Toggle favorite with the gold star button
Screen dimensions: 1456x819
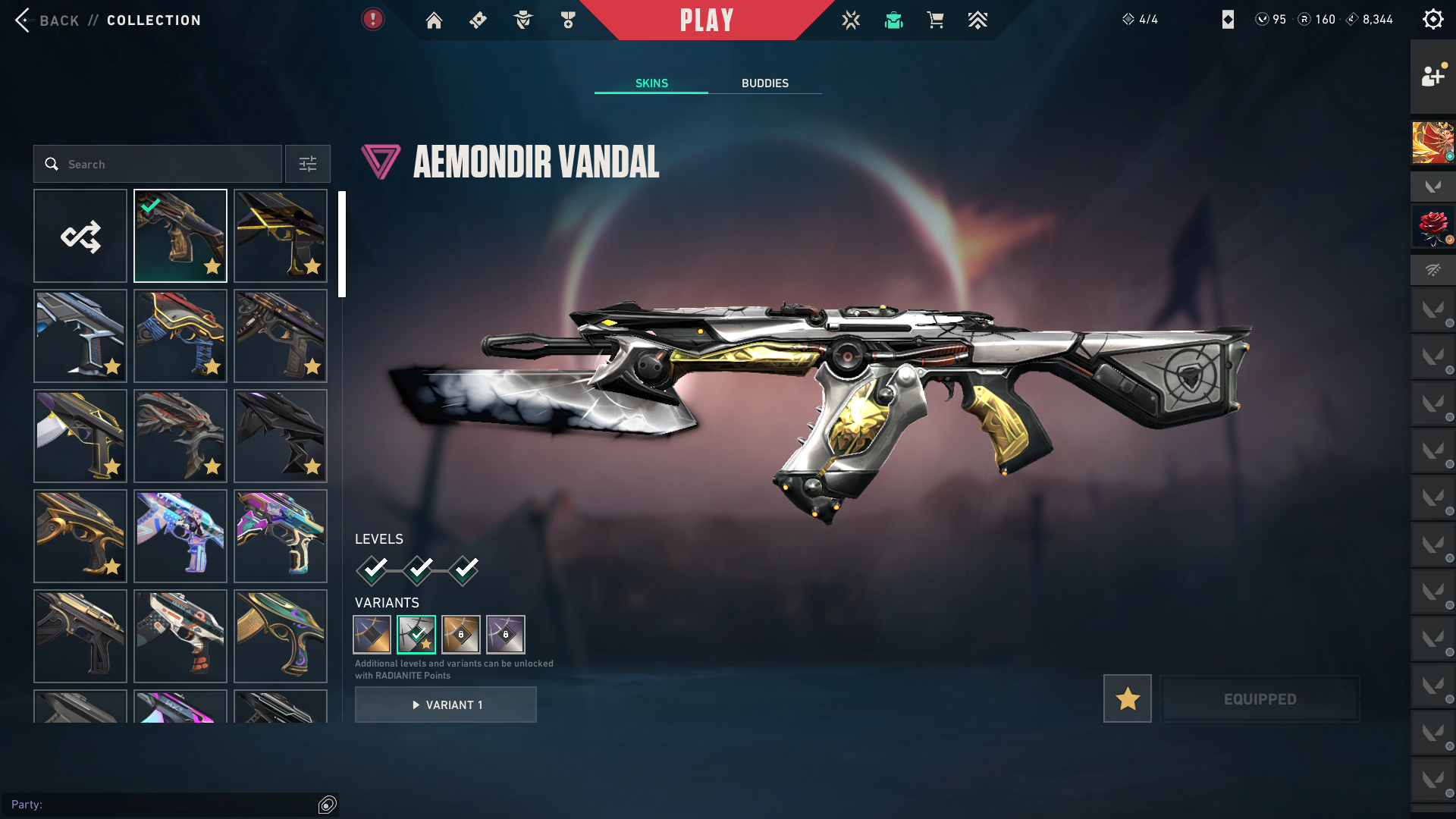click(1127, 698)
